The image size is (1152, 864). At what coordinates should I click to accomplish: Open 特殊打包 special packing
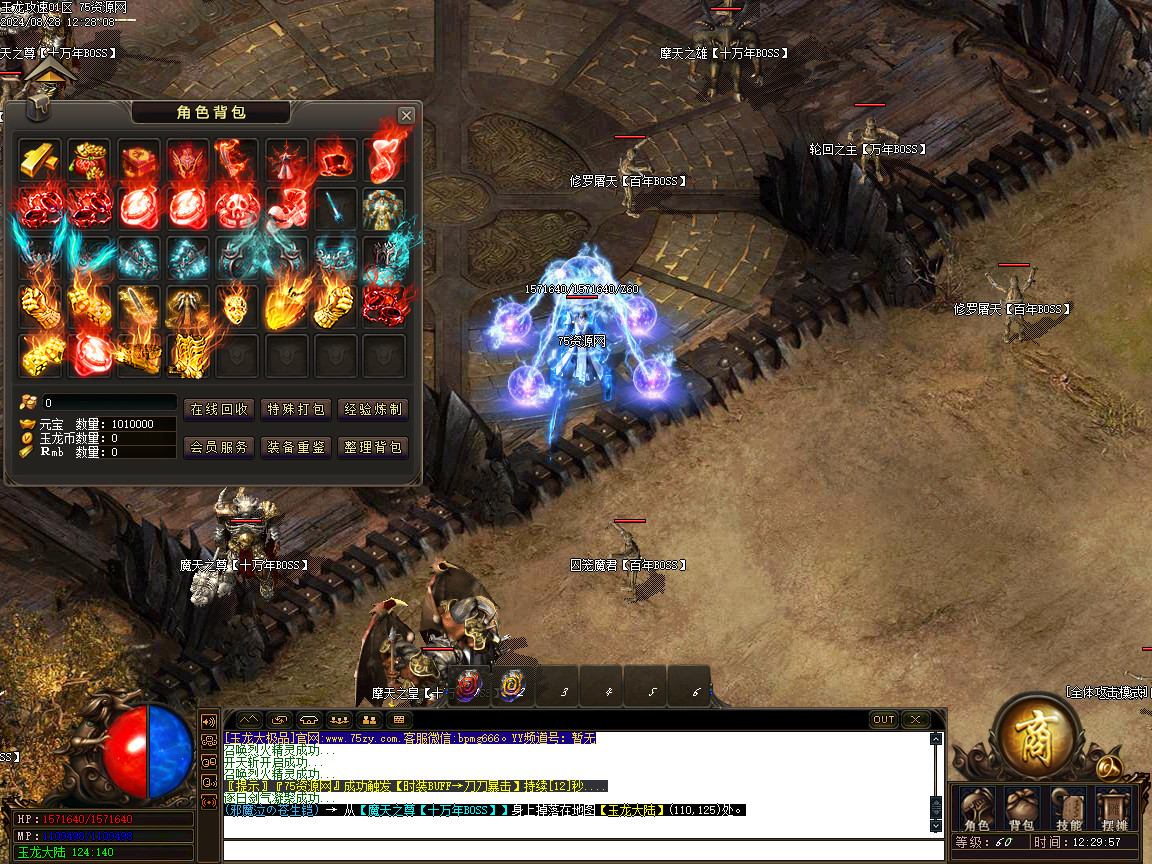click(296, 409)
